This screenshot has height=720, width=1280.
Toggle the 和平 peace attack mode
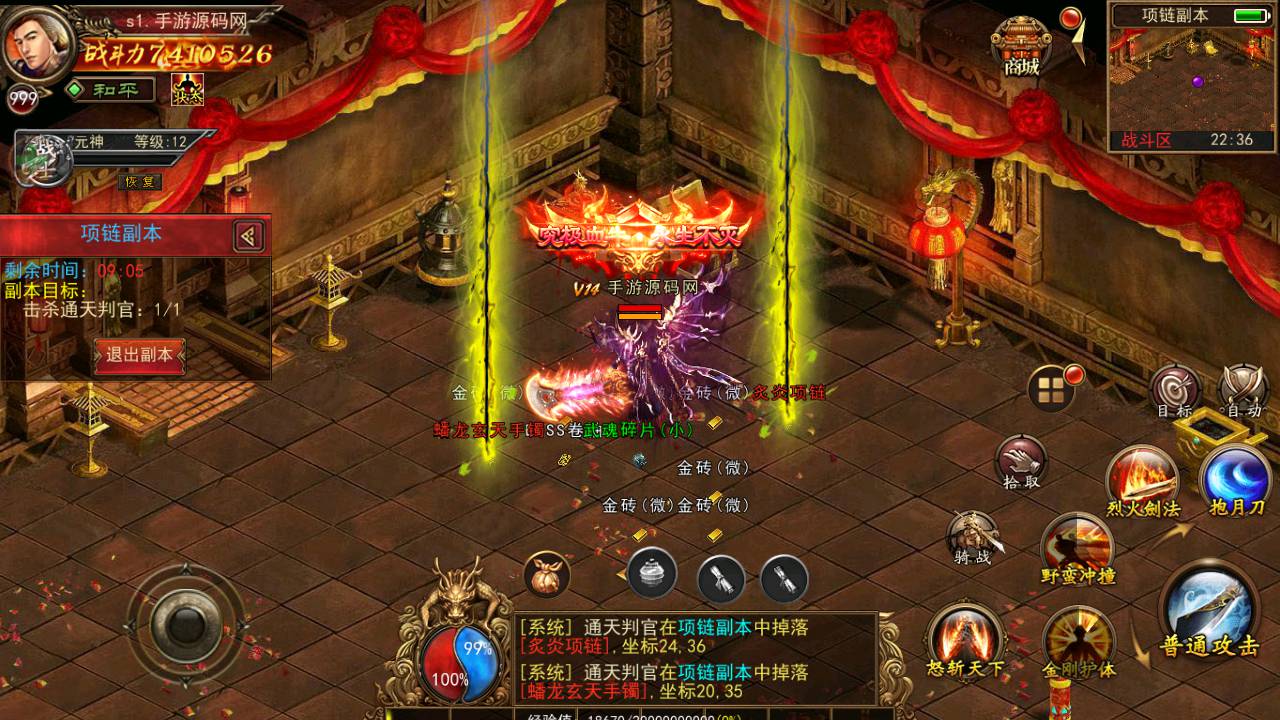point(110,90)
